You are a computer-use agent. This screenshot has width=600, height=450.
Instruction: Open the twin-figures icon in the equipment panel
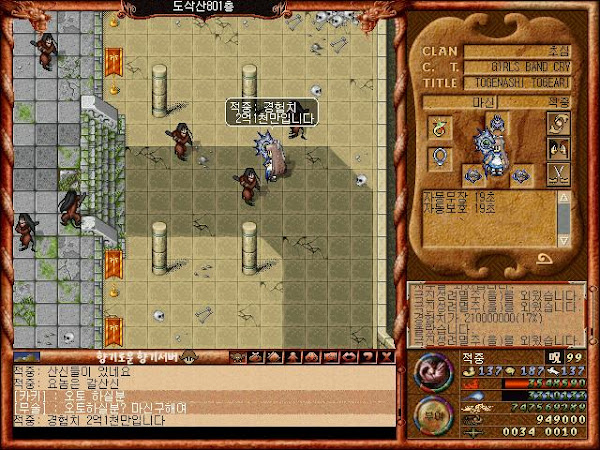tap(559, 148)
